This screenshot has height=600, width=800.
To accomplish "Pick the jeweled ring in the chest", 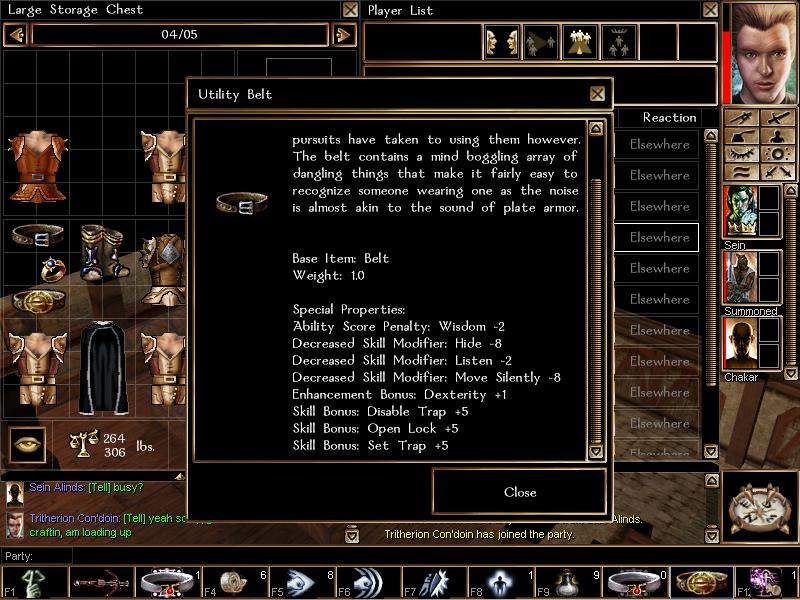I will click(x=50, y=268).
